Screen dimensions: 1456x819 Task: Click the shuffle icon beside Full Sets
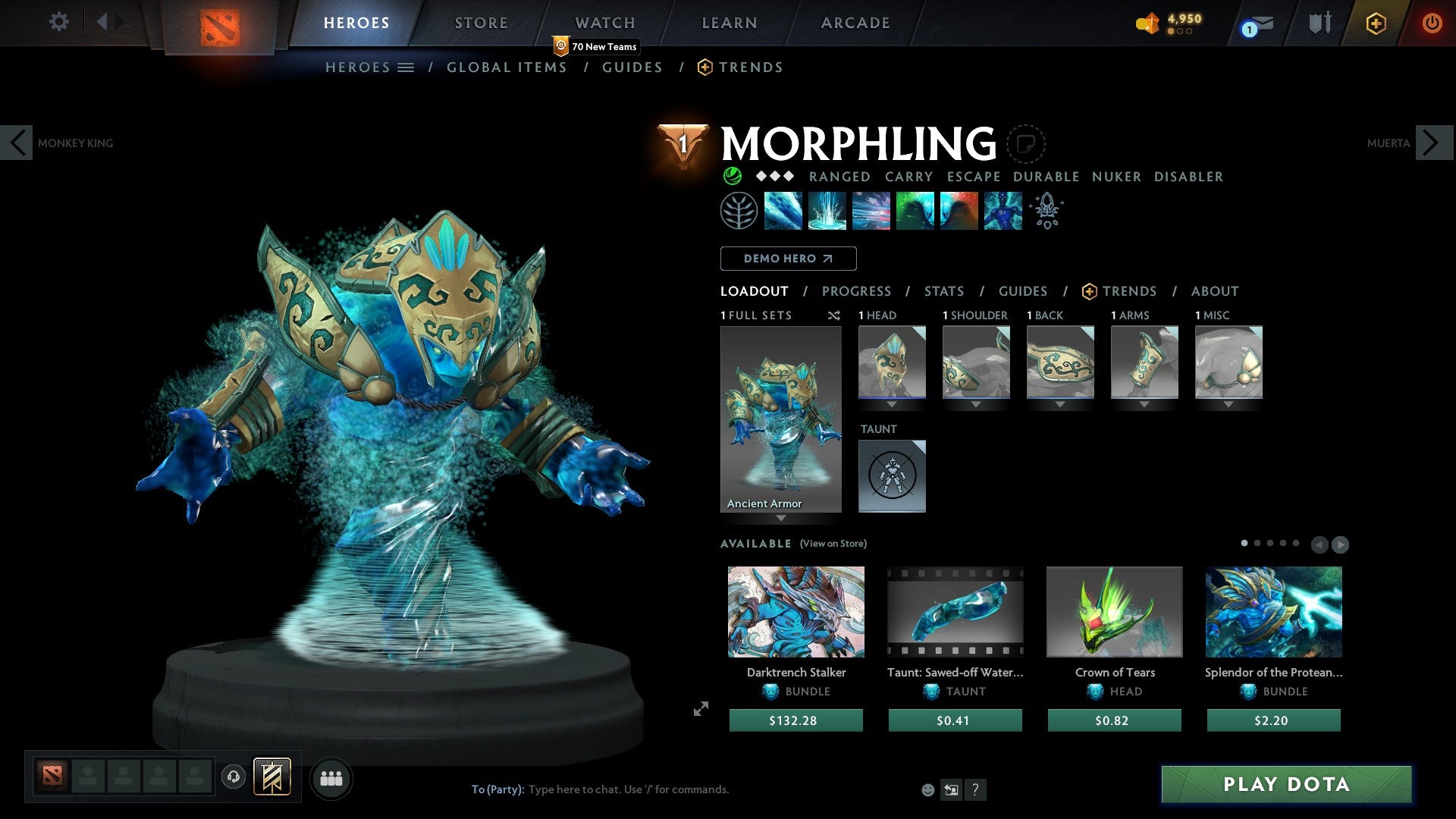(833, 315)
